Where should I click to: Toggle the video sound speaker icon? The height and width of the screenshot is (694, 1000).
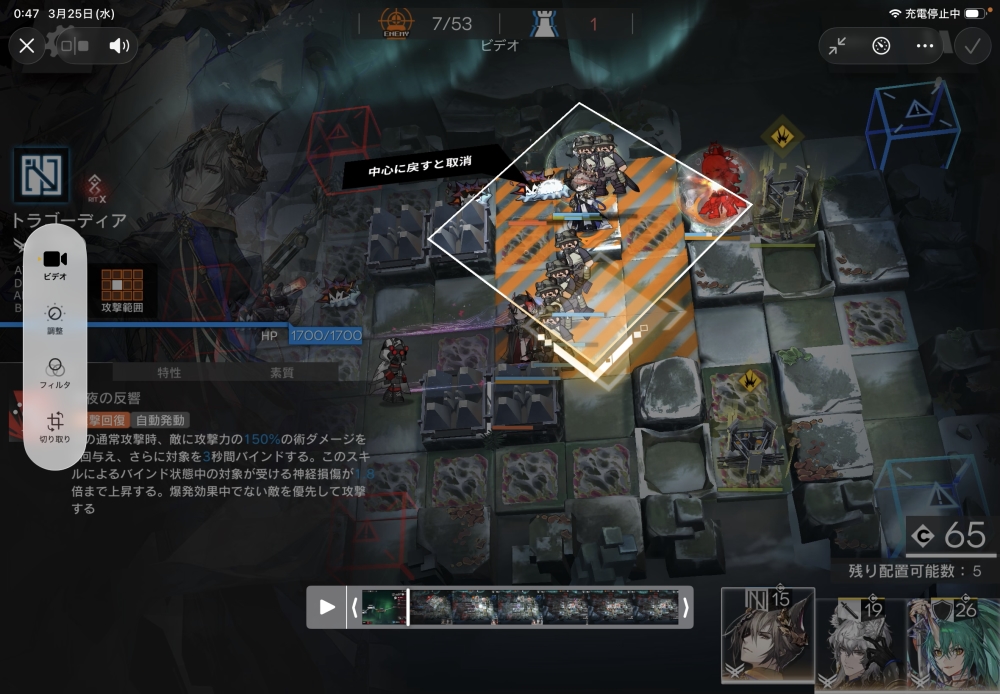pyautogui.click(x=119, y=45)
